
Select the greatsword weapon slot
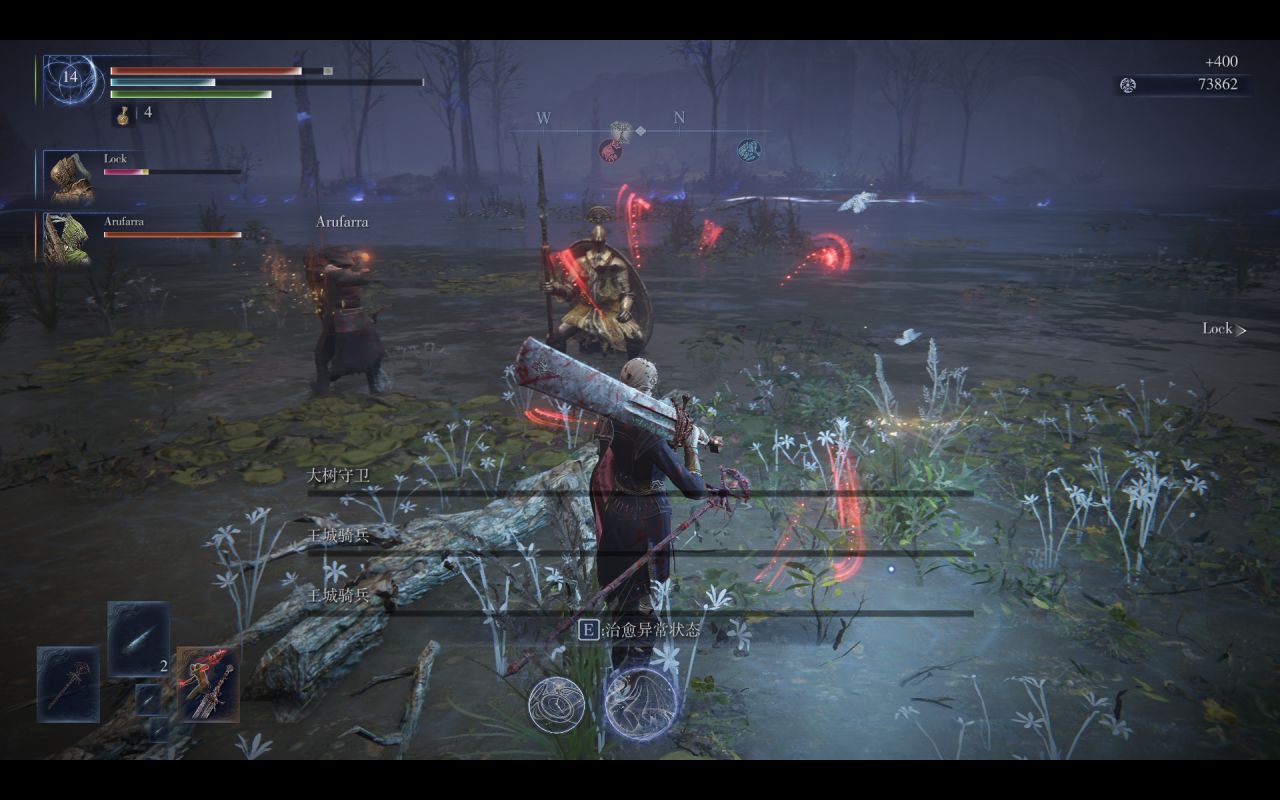pyautogui.click(x=208, y=684)
